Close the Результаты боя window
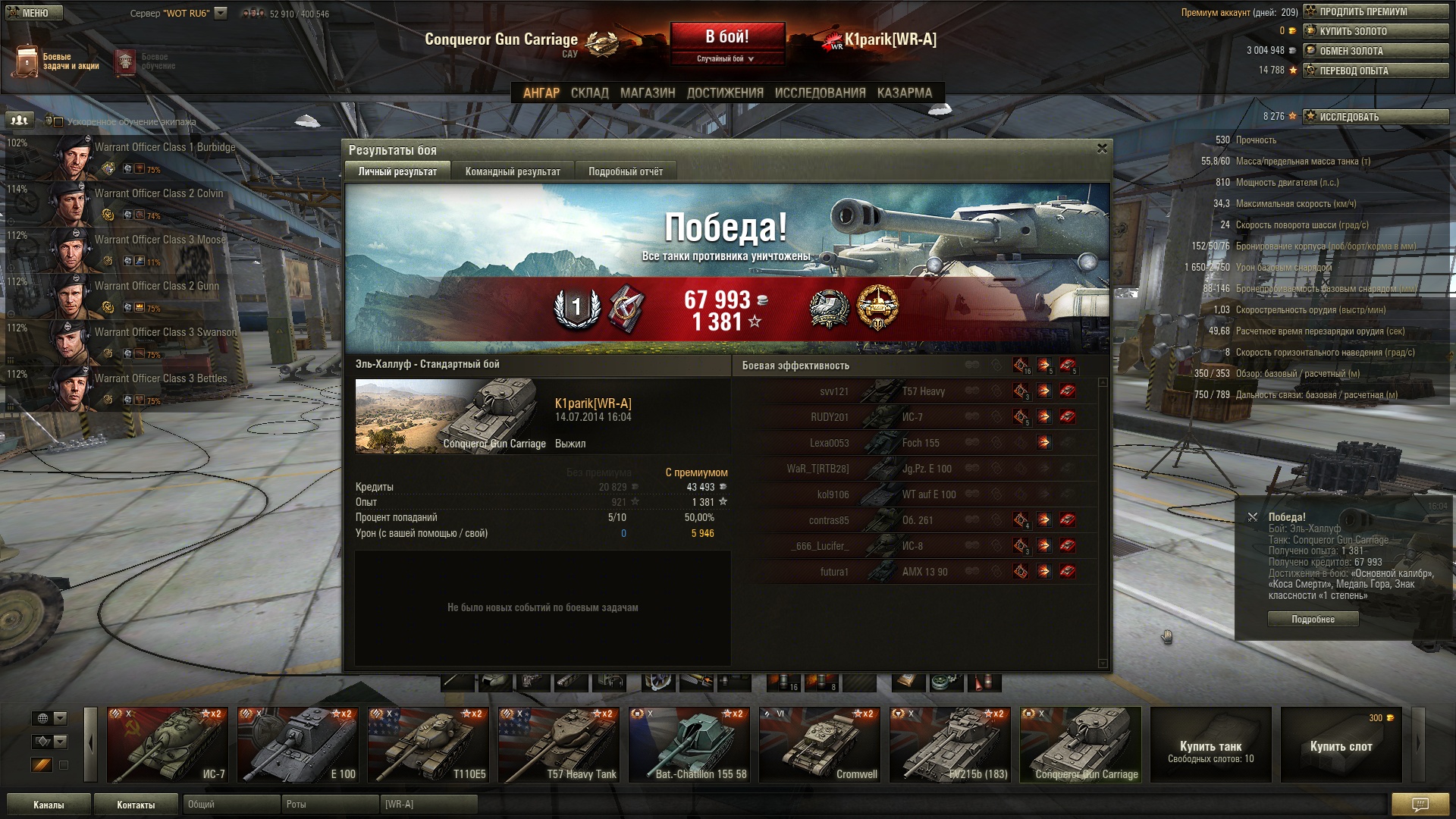Screen dimensions: 1456x819 click(x=1102, y=149)
